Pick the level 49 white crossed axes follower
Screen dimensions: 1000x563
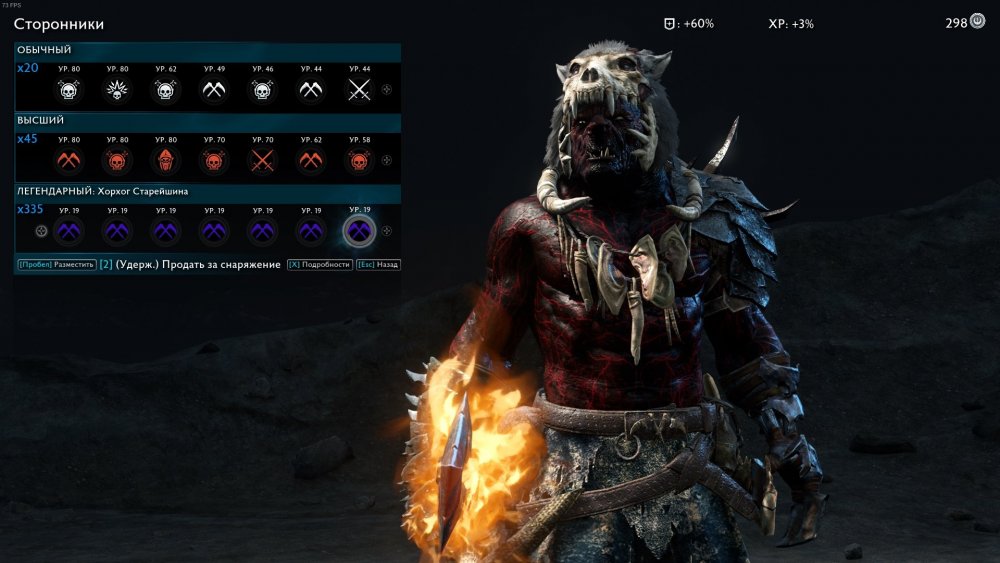tap(214, 90)
